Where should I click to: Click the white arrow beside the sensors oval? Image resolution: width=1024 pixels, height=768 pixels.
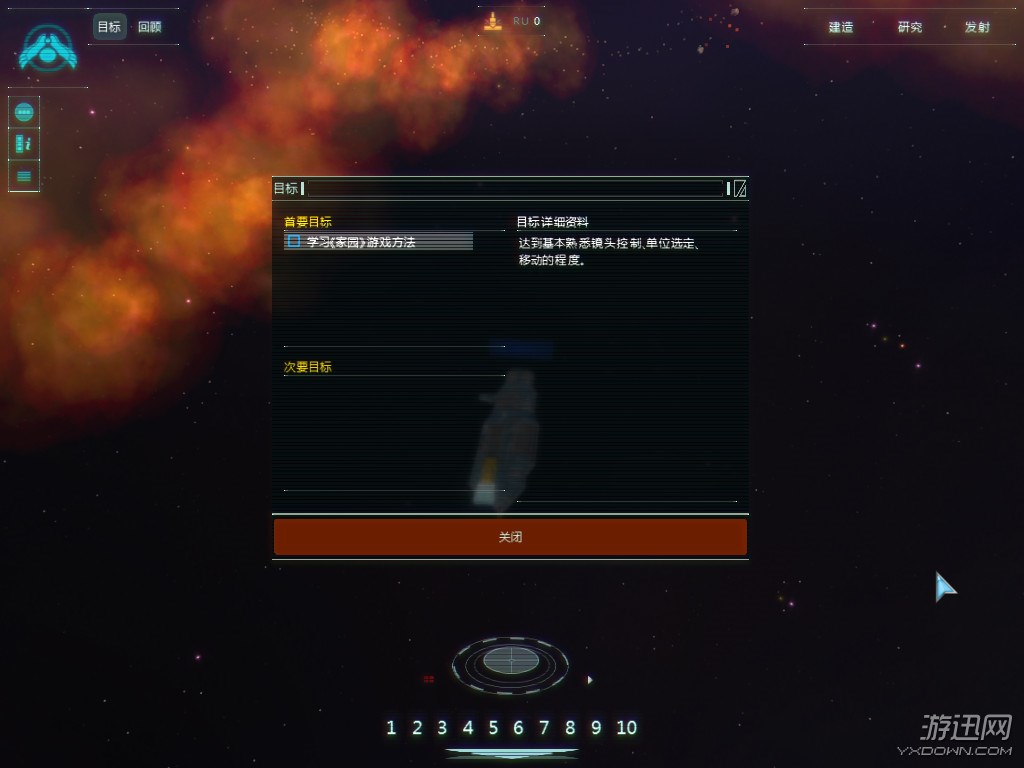point(590,680)
